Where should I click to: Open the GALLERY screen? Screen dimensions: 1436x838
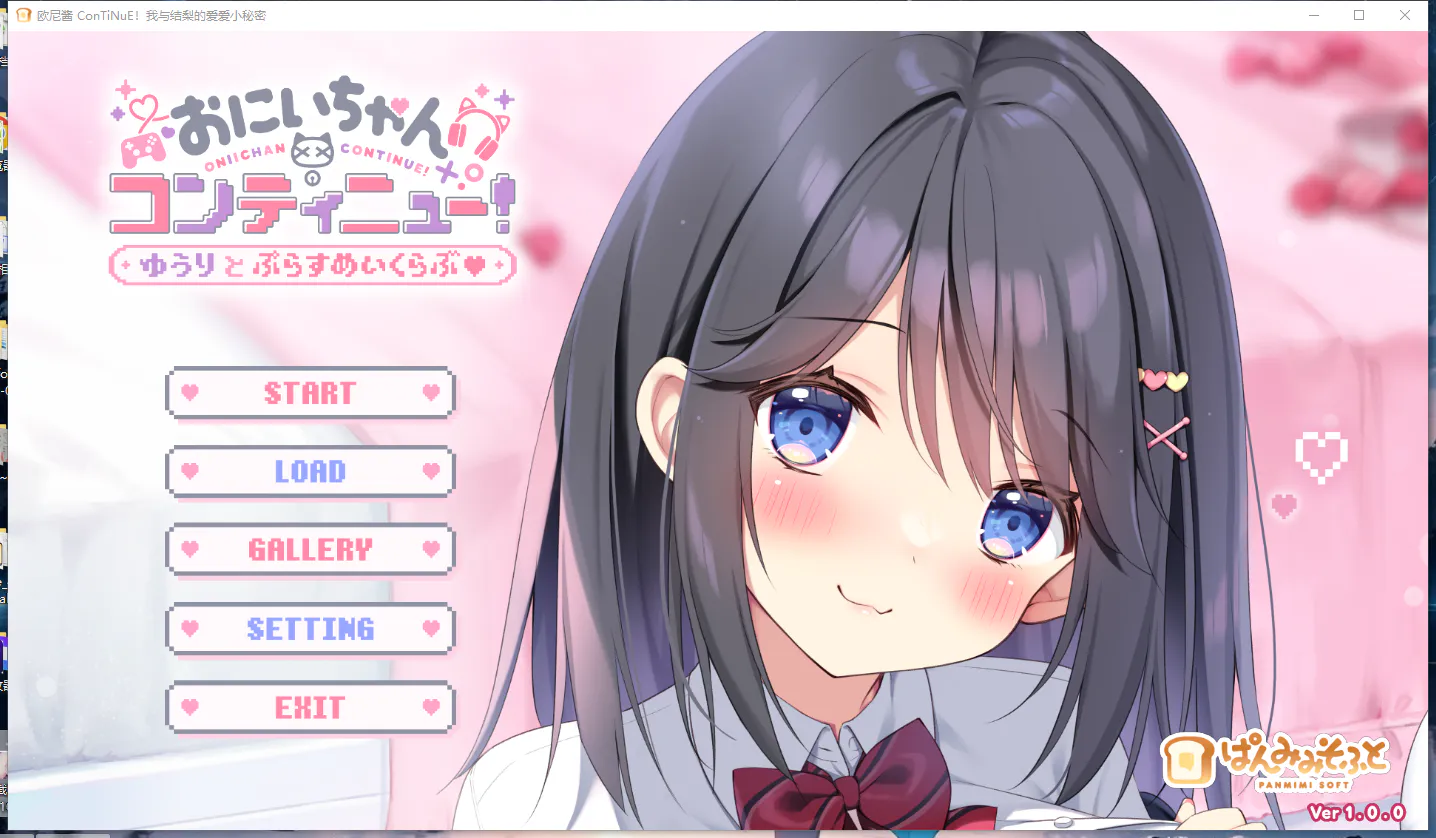click(310, 549)
